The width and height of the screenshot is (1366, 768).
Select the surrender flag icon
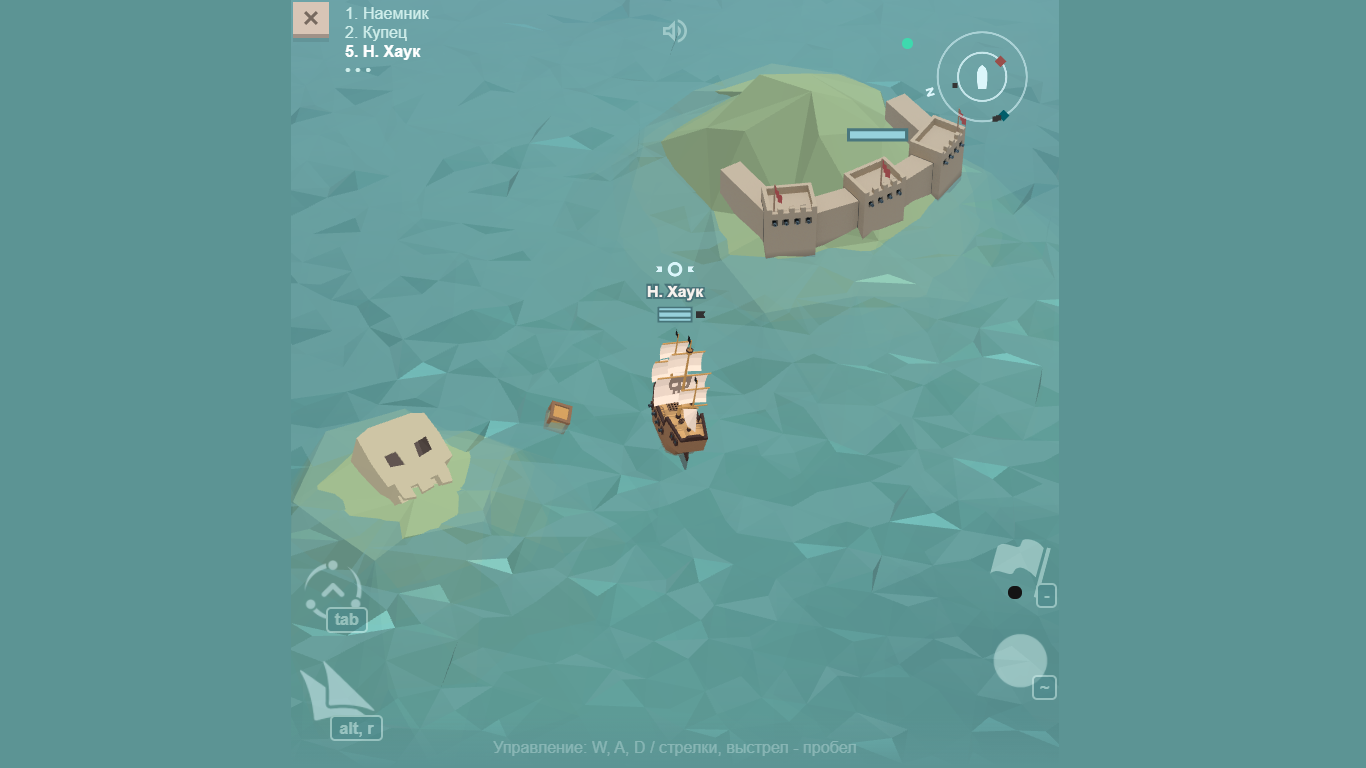click(x=1018, y=559)
